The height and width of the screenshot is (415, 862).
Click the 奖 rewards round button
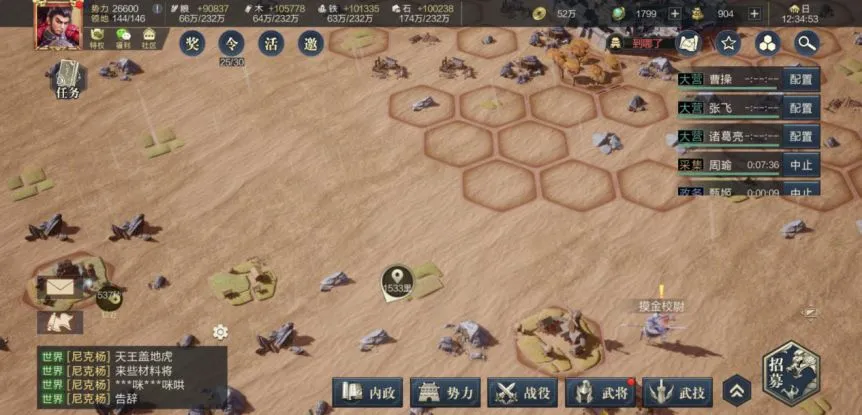point(192,43)
